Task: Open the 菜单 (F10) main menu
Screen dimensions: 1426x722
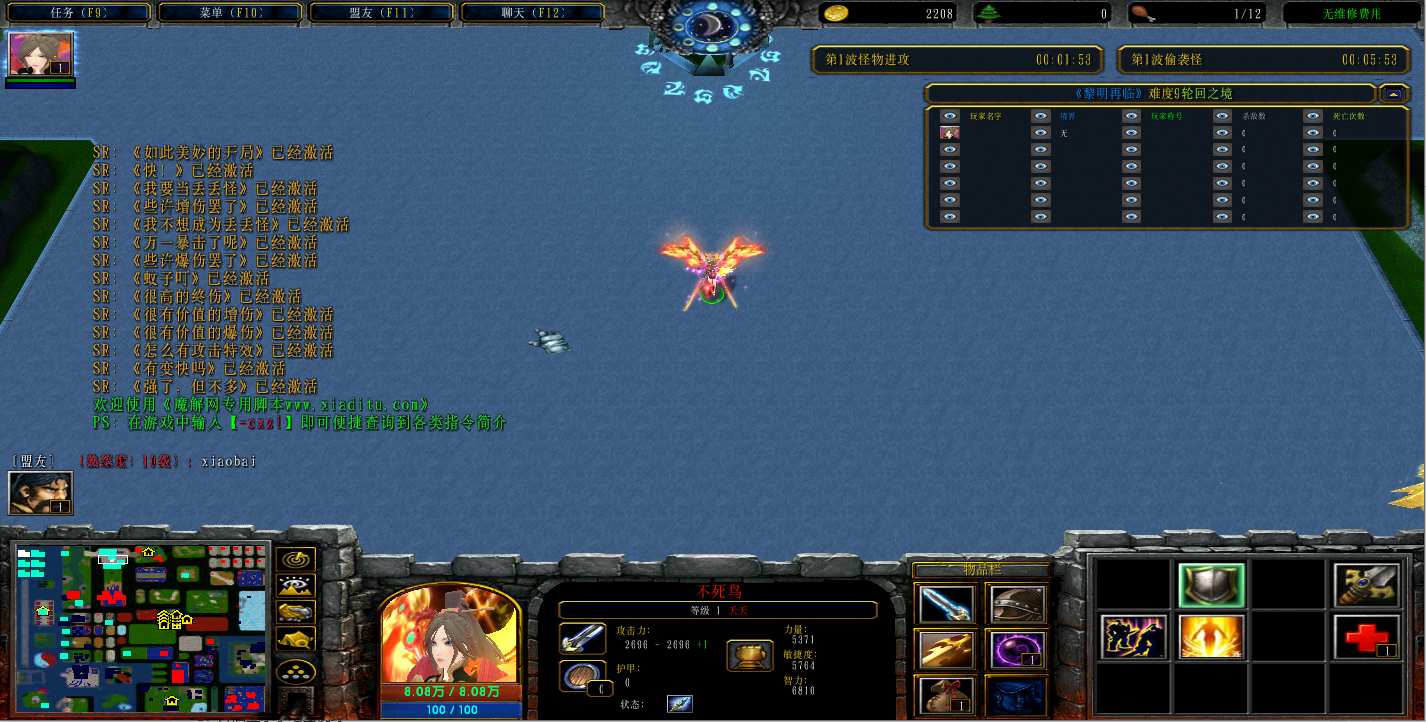Action: 231,13
